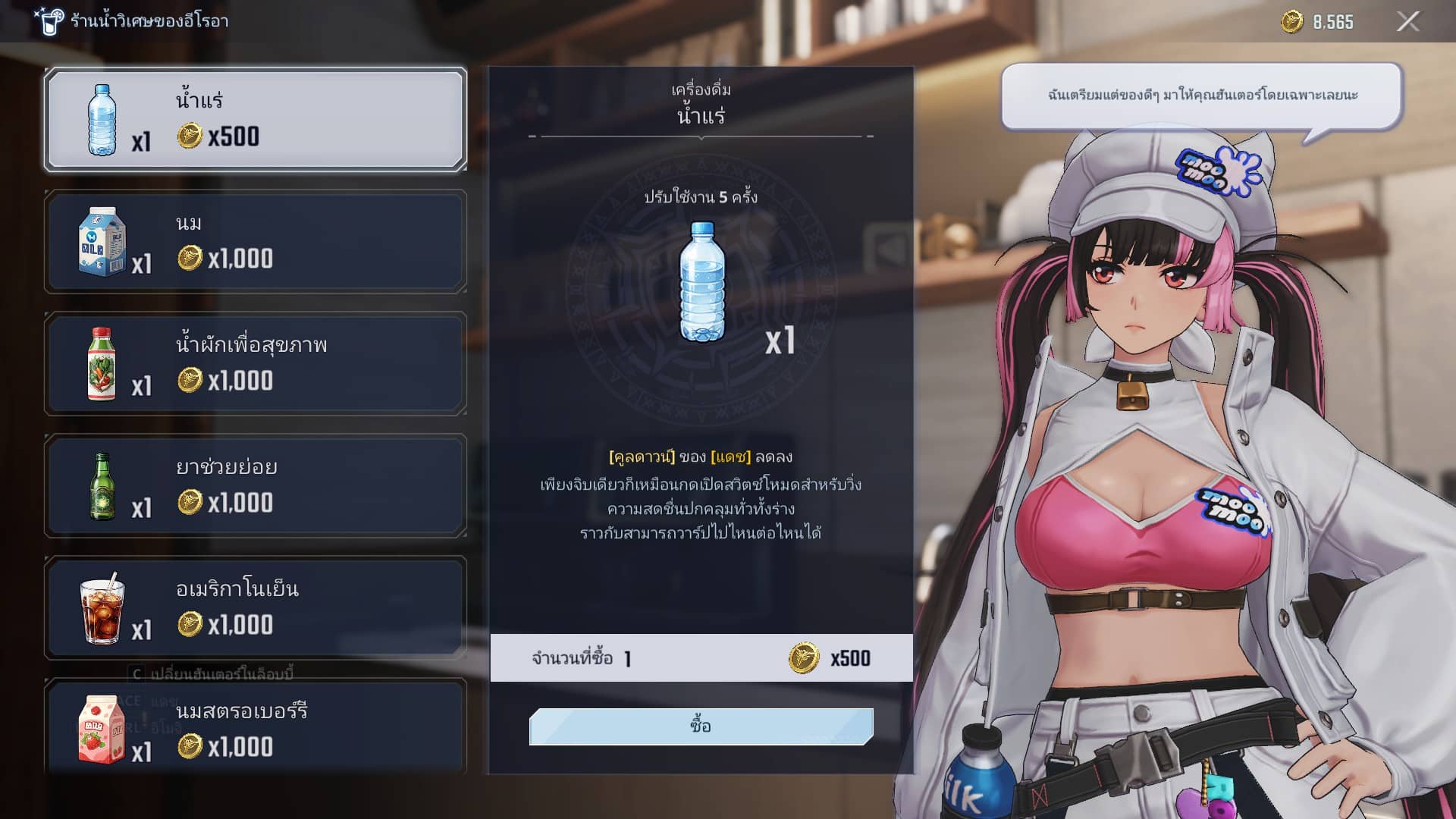The height and width of the screenshot is (819, 1456).
Task: Choose นมสตรอเบอร์รี strawberry milk
Action: tap(256, 728)
